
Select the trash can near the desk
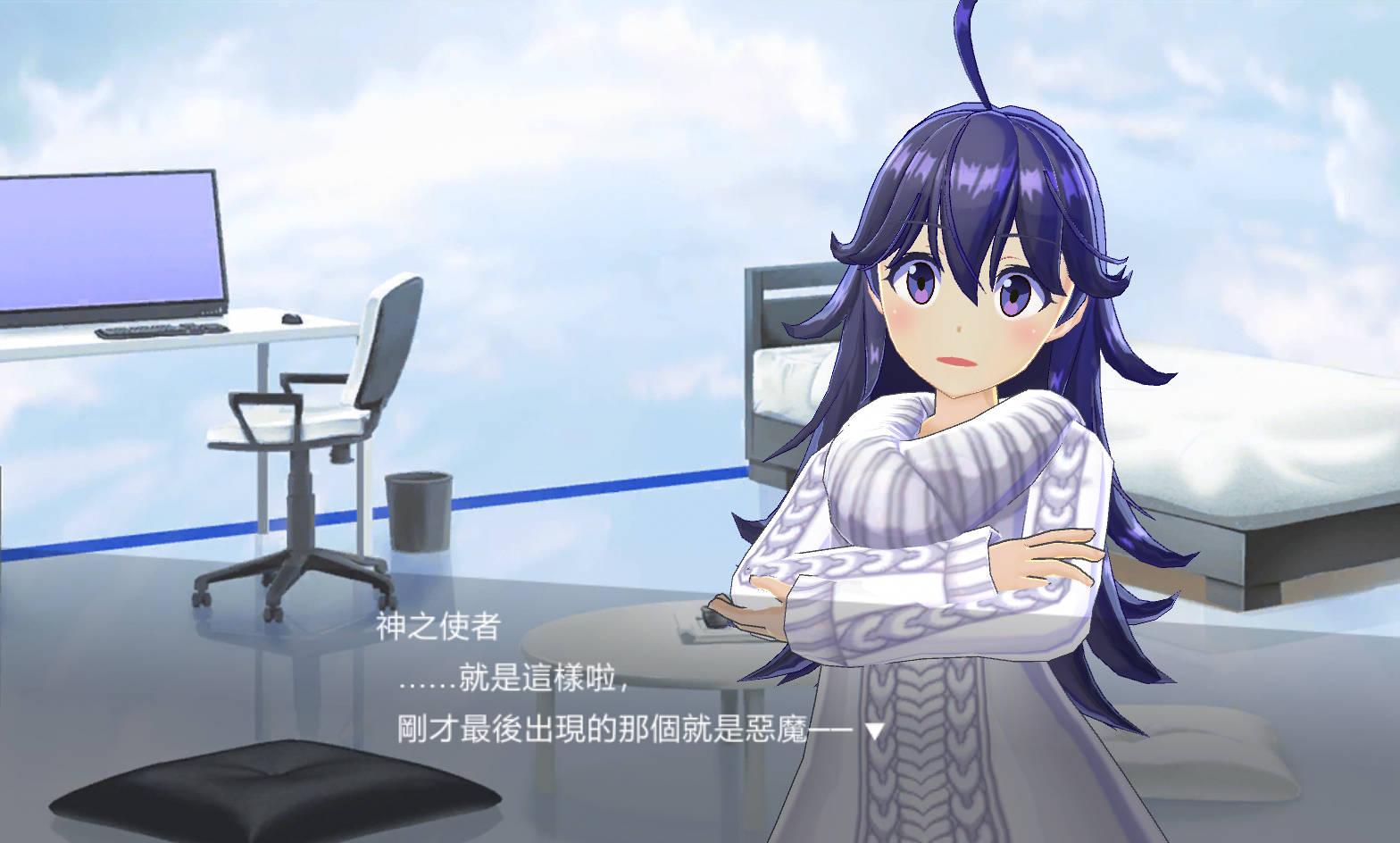tap(418, 509)
